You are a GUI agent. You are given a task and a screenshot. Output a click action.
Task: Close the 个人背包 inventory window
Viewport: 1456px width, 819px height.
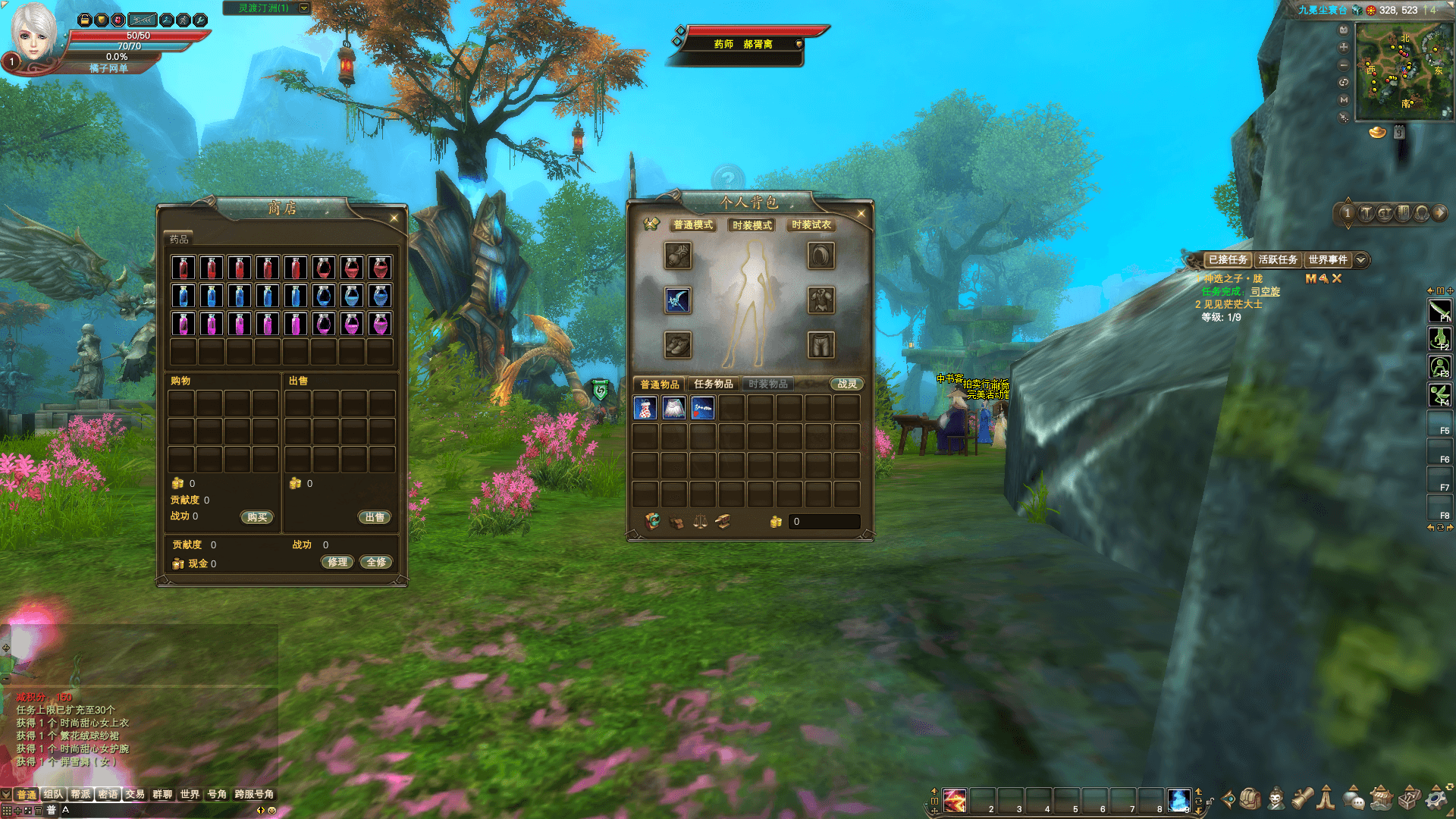click(861, 214)
